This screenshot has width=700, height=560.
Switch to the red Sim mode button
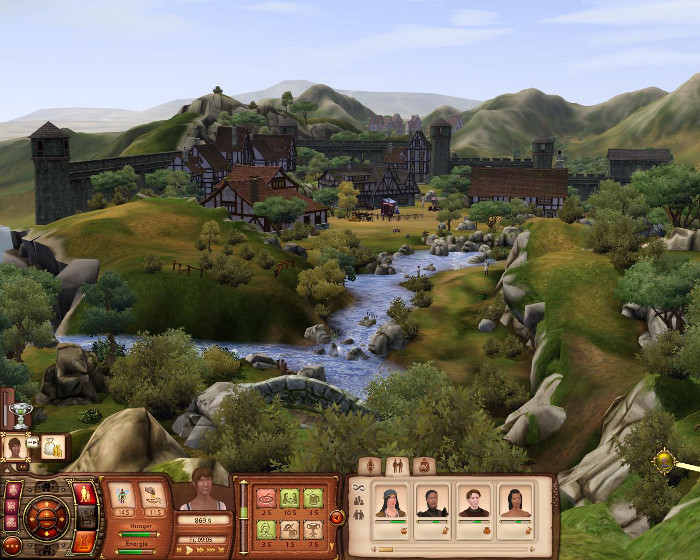click(x=85, y=493)
